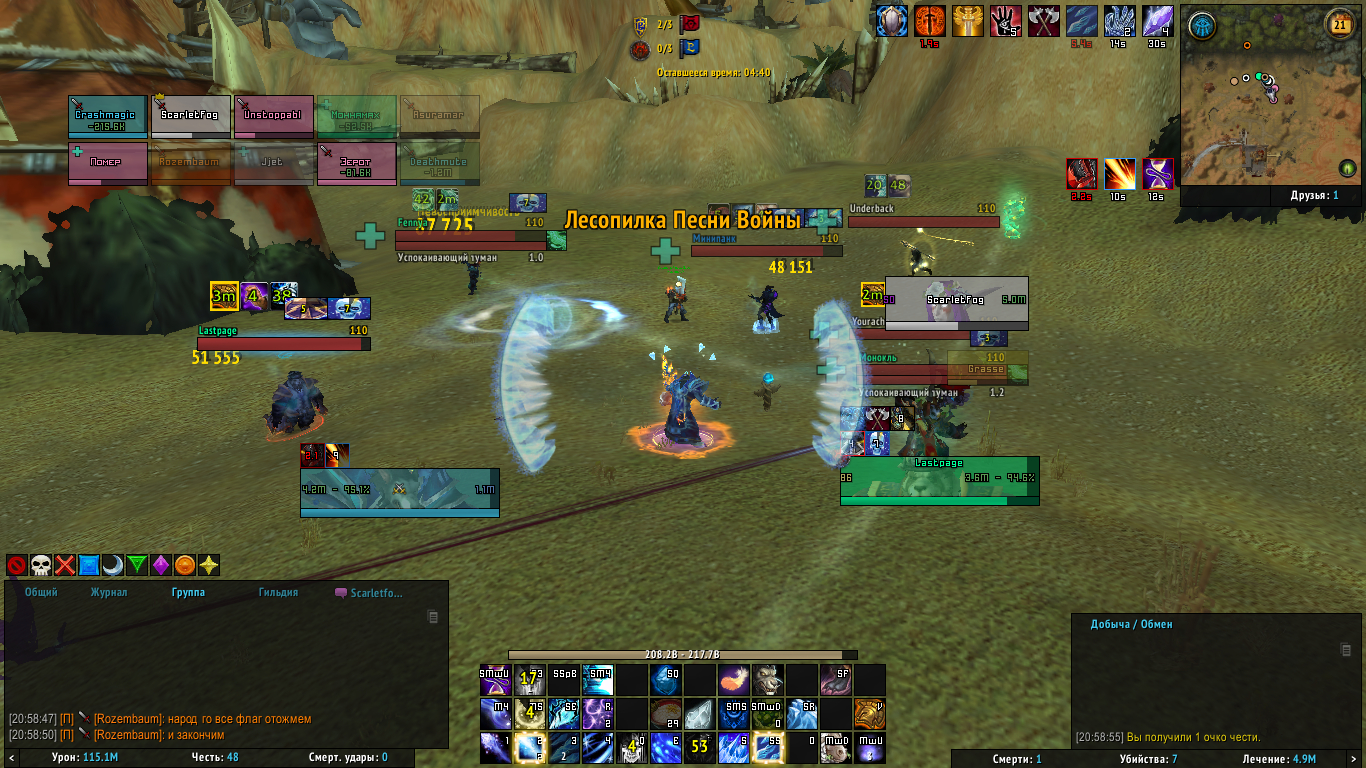Click the skull raid target marker
Image resolution: width=1366 pixels, height=768 pixels.
[x=41, y=566]
